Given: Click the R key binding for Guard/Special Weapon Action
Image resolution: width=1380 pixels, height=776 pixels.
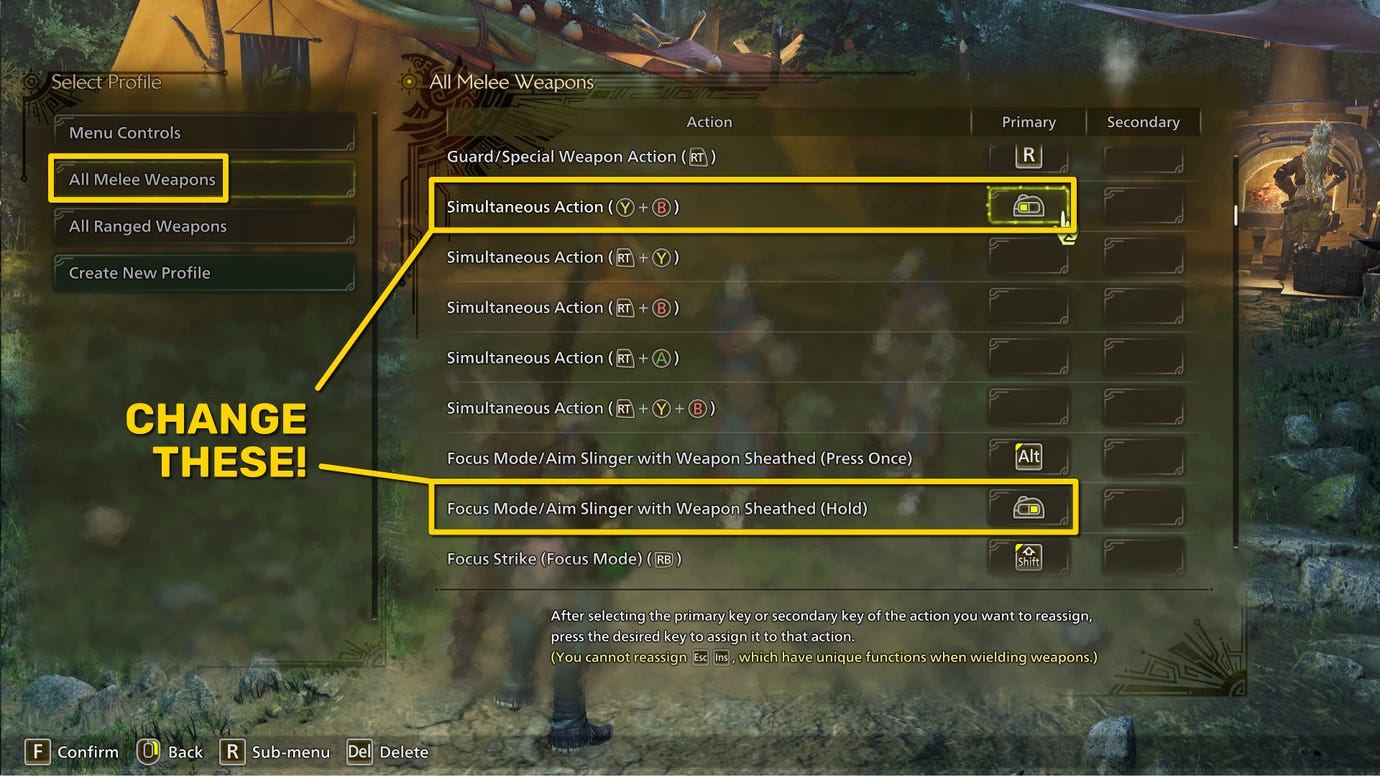Looking at the screenshot, I should coord(1029,155).
